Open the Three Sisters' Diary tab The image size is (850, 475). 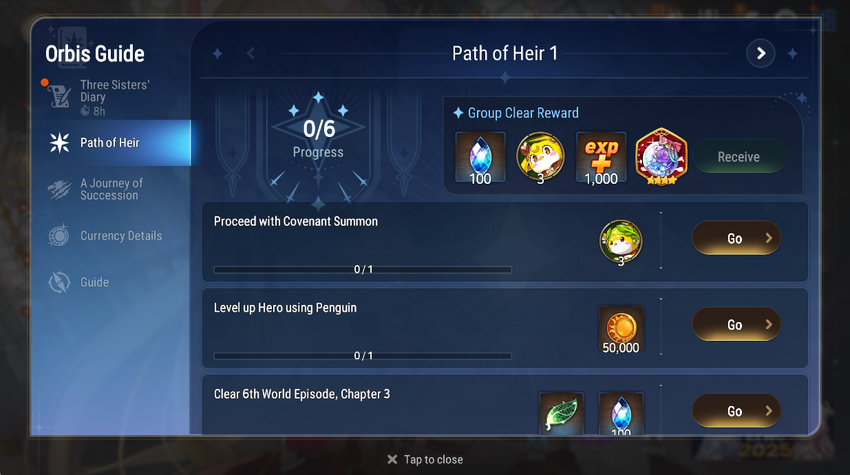pos(112,91)
